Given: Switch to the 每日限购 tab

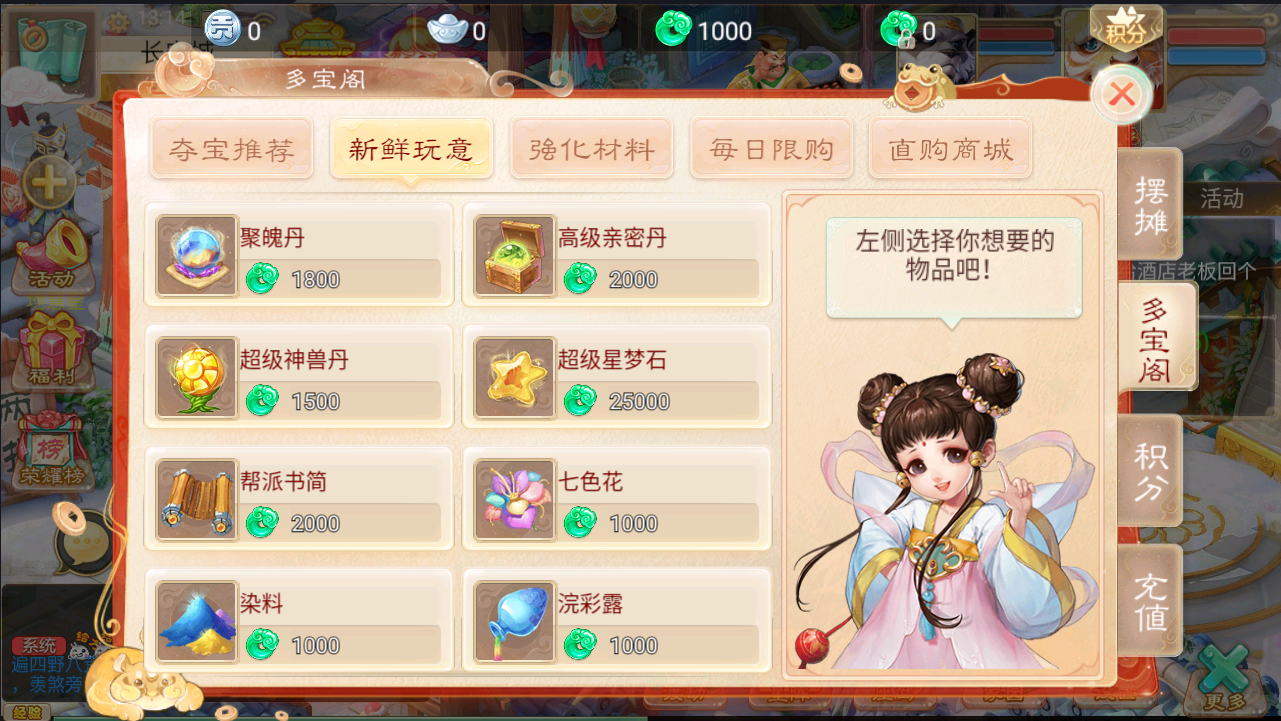Looking at the screenshot, I should 771,148.
